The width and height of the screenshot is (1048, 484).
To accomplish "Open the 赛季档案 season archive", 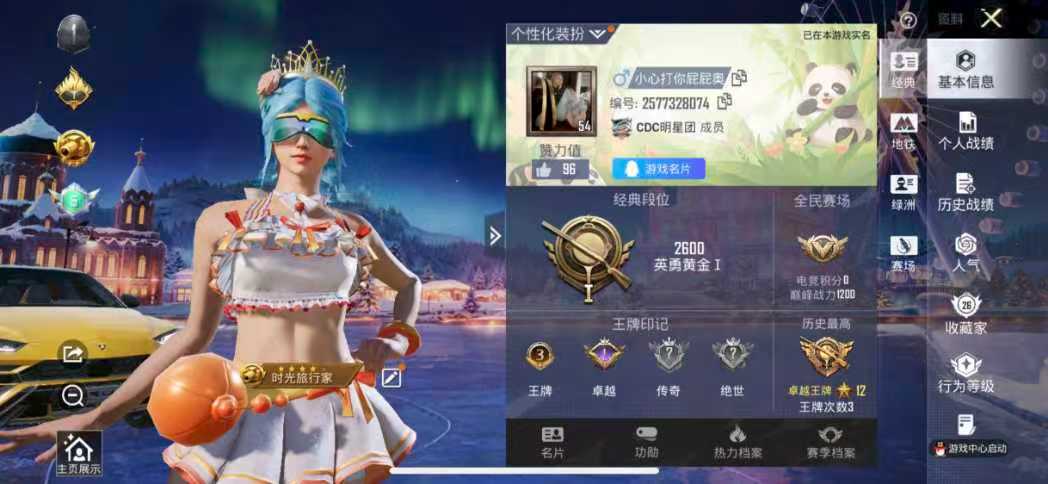I will pyautogui.click(x=830, y=441).
